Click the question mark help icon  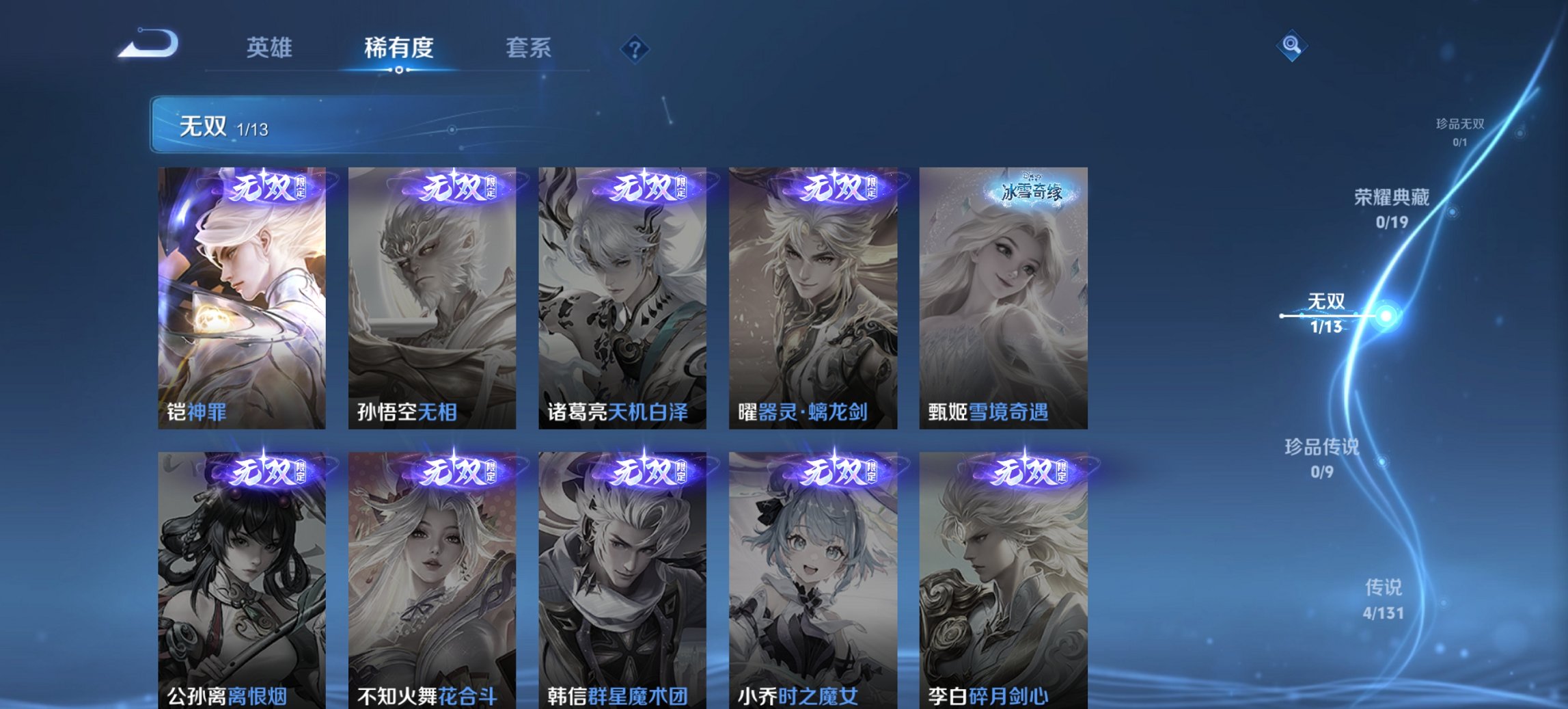(633, 48)
